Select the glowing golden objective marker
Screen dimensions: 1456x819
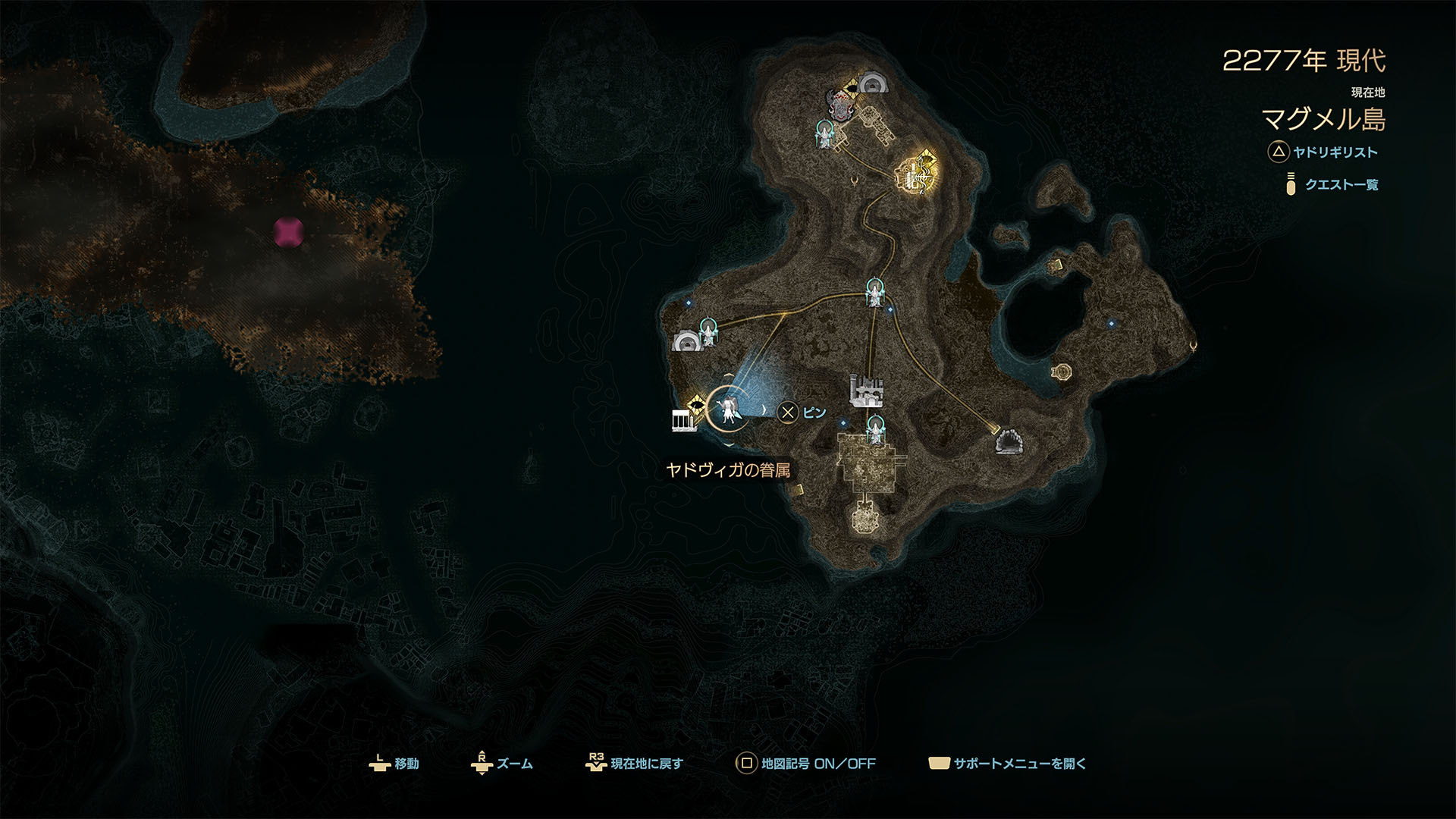(x=917, y=173)
